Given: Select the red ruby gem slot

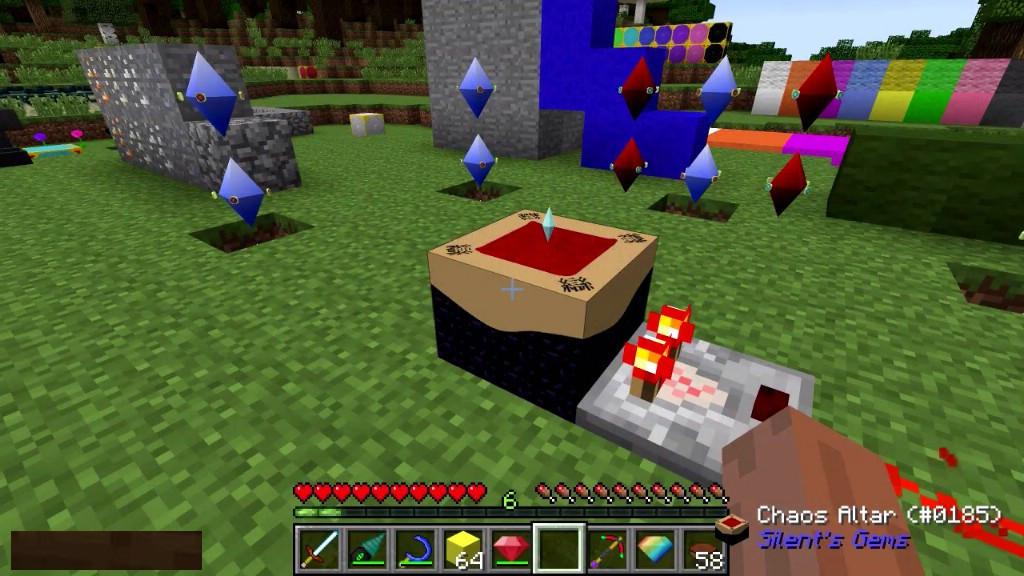Looking at the screenshot, I should (509, 549).
